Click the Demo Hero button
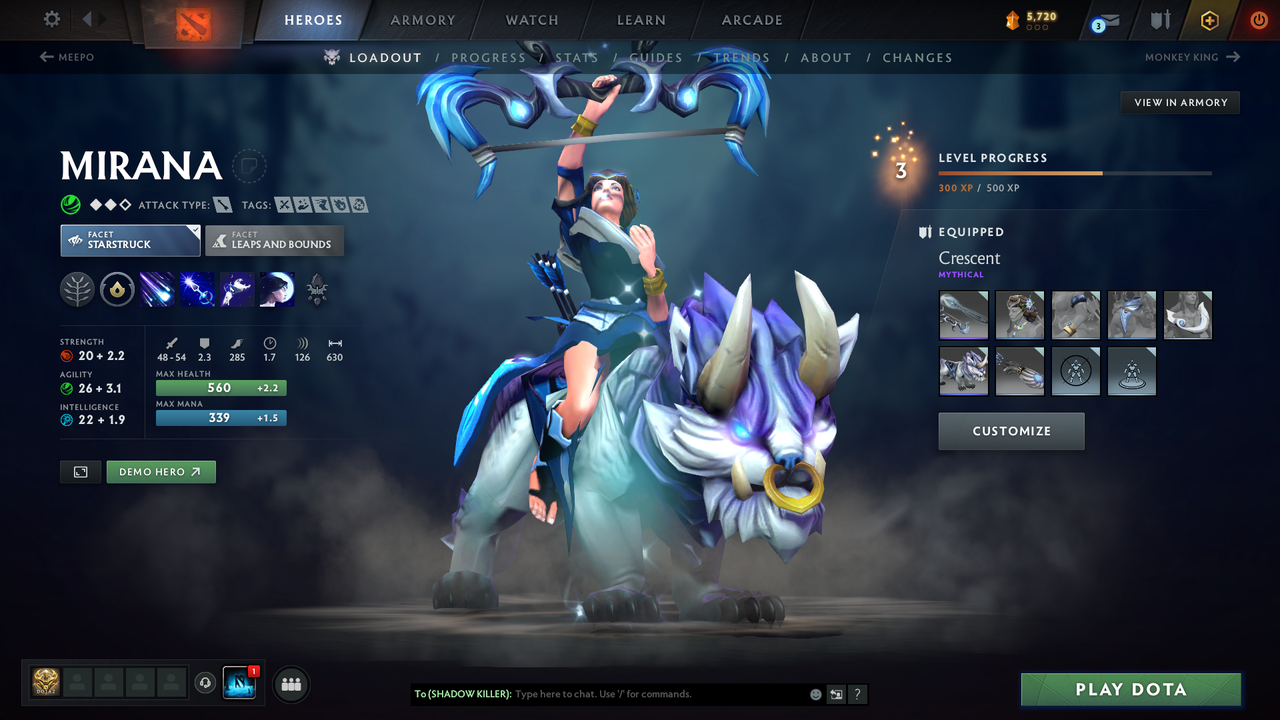The height and width of the screenshot is (720, 1280). pos(160,471)
